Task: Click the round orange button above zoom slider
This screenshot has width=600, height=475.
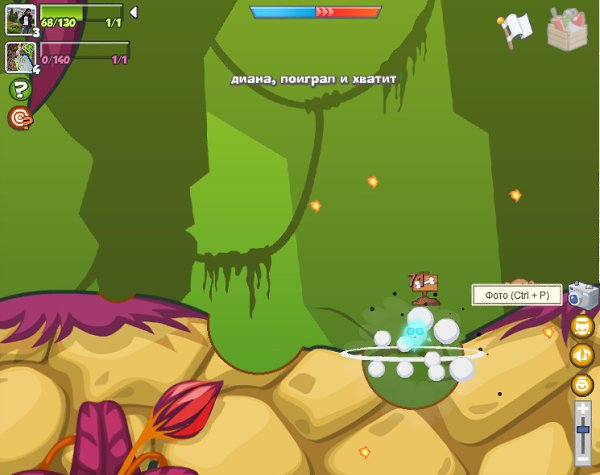Action: pyautogui.click(x=582, y=383)
